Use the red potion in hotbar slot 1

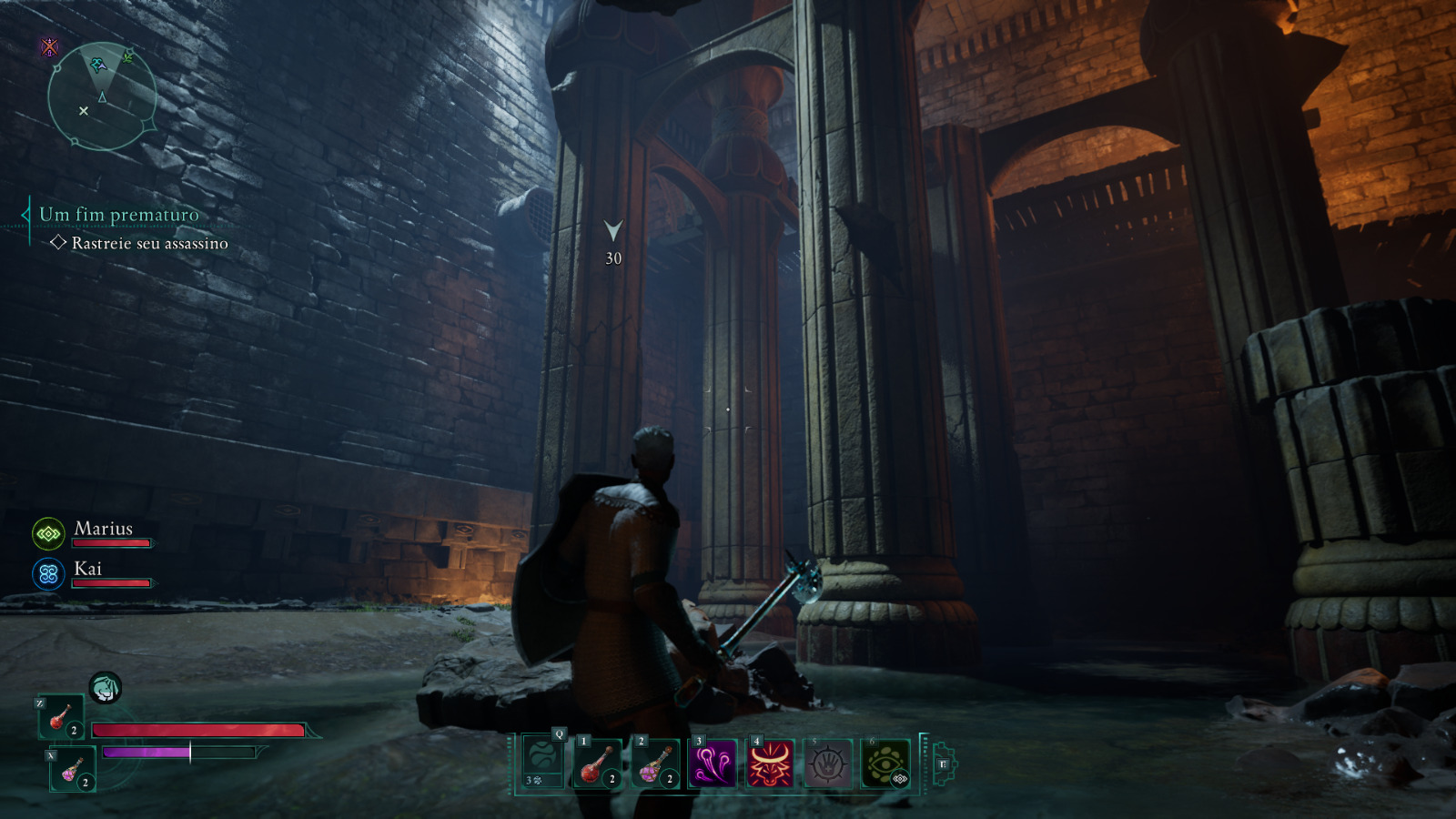click(598, 763)
